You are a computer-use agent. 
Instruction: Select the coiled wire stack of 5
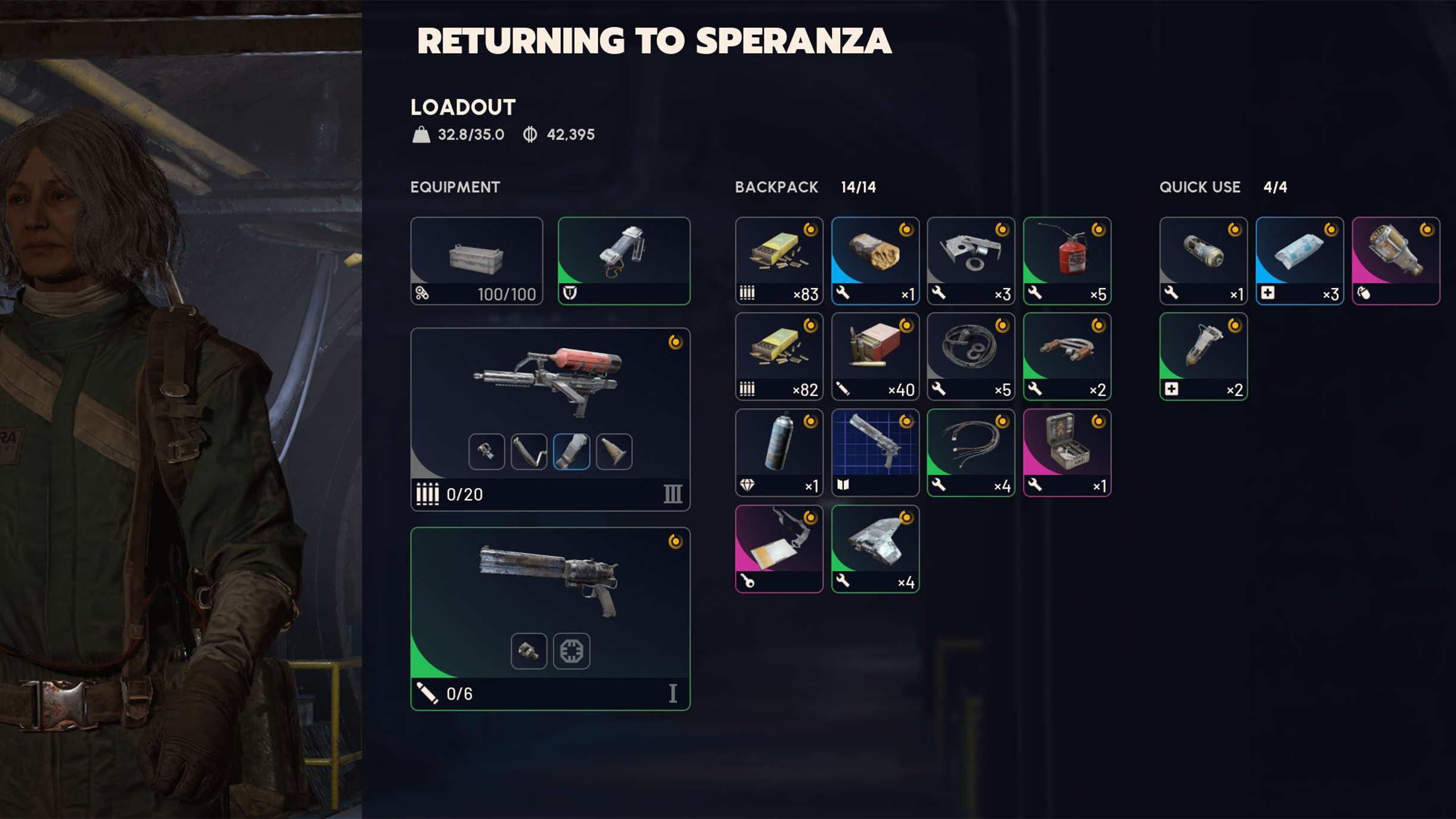click(x=970, y=356)
